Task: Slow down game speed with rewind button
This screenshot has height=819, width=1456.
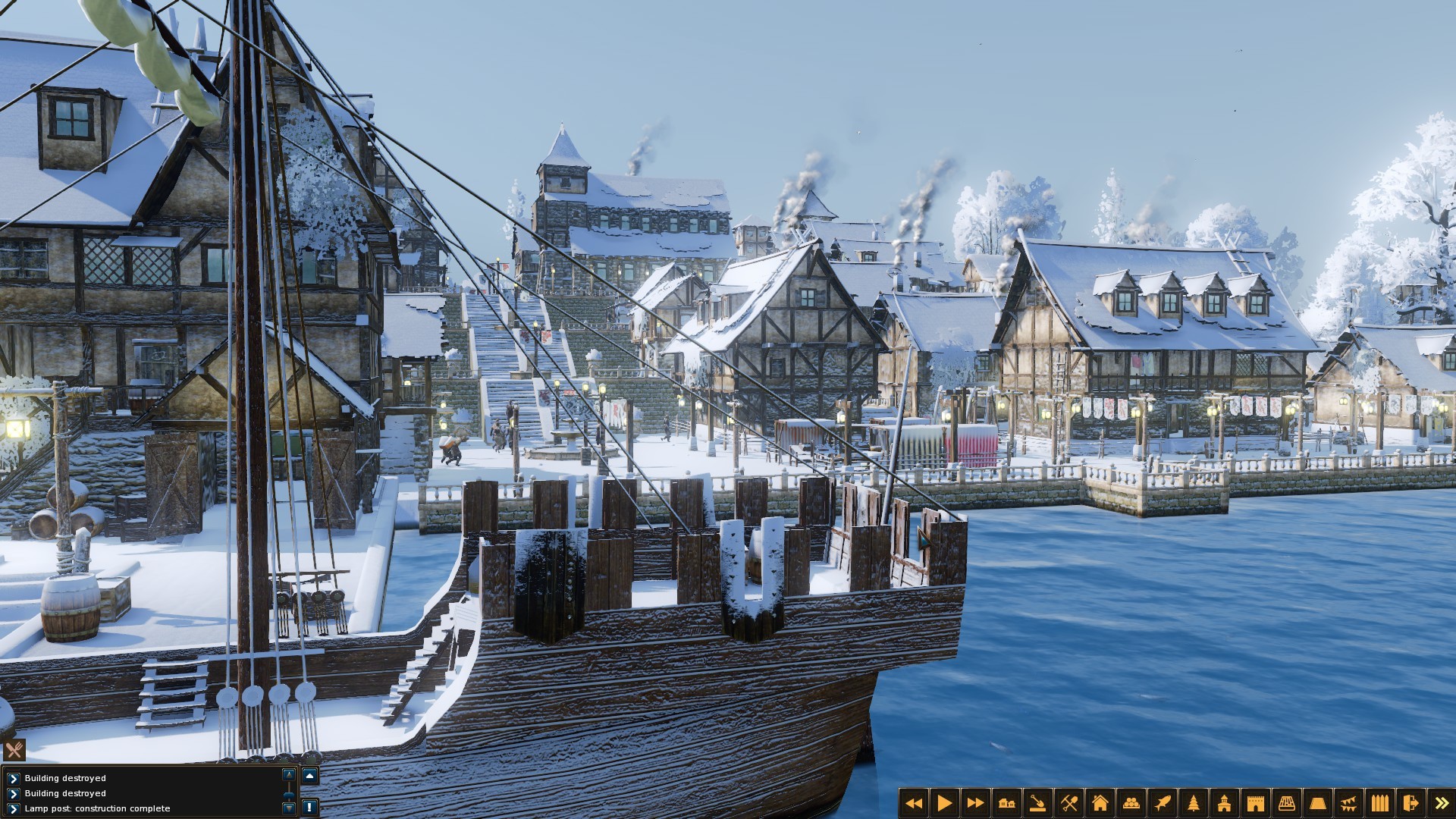Action: (x=914, y=803)
